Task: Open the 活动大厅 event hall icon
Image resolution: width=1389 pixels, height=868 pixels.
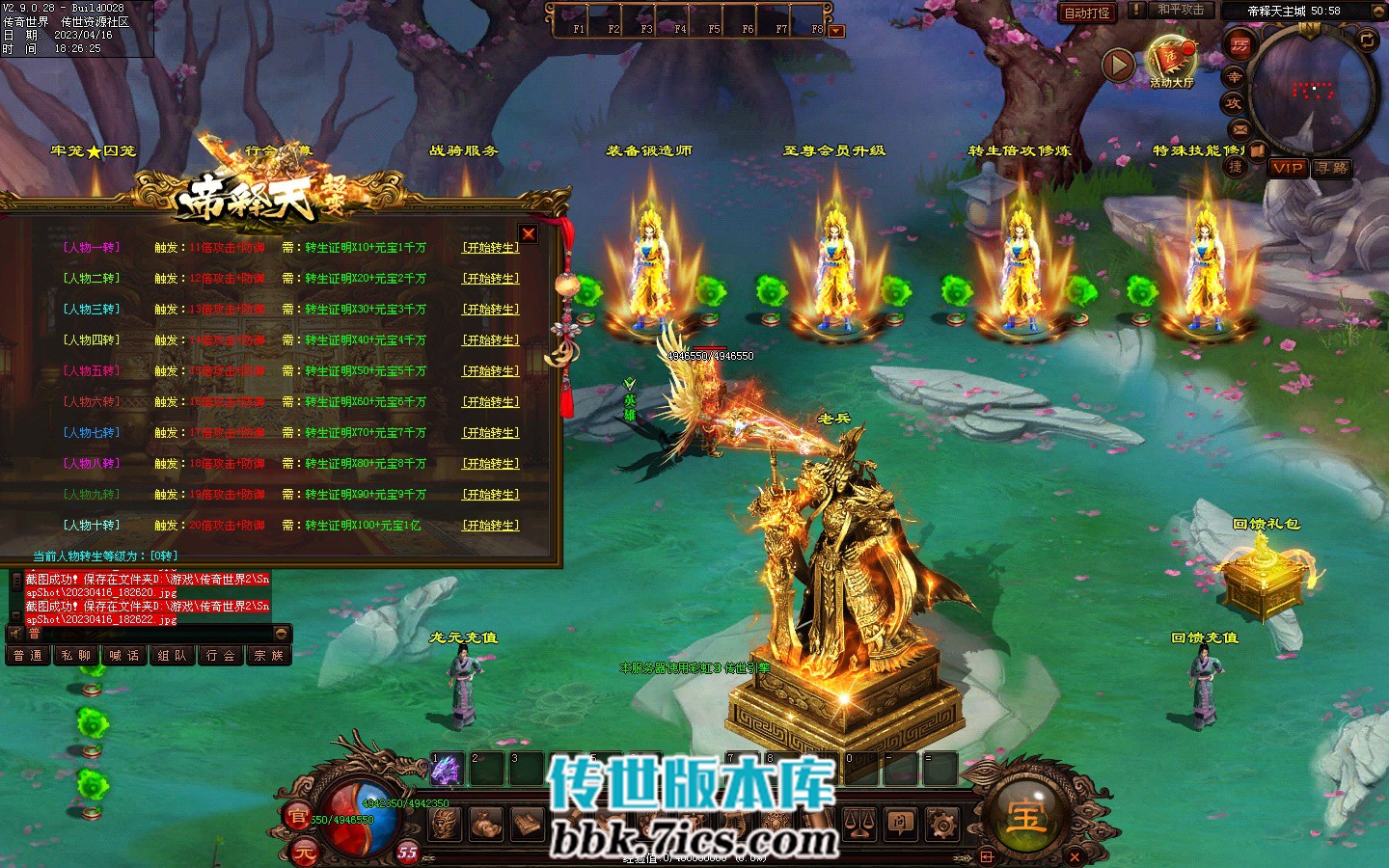Action: 1171,62
